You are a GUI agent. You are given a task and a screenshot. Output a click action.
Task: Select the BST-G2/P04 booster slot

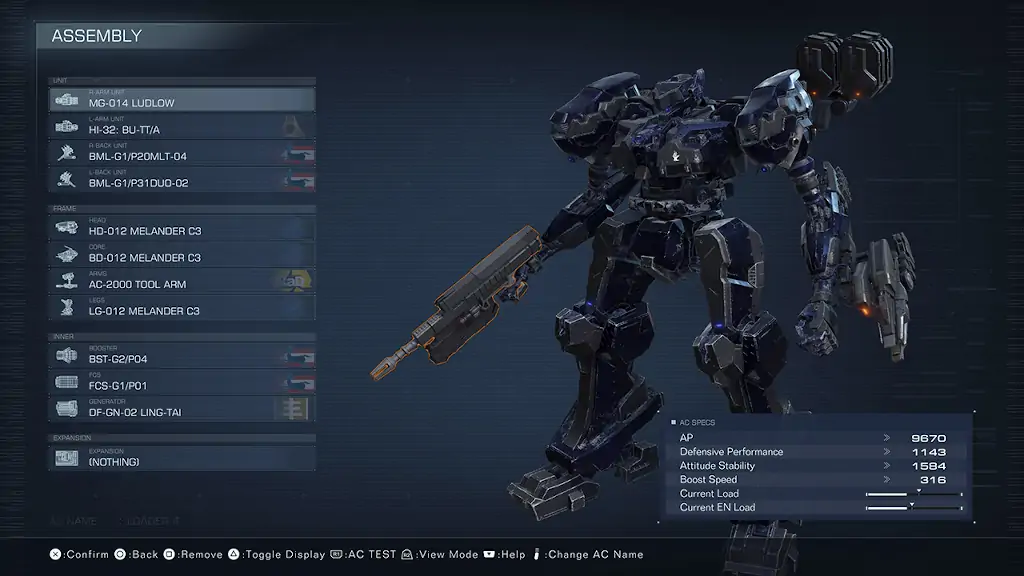(x=182, y=357)
